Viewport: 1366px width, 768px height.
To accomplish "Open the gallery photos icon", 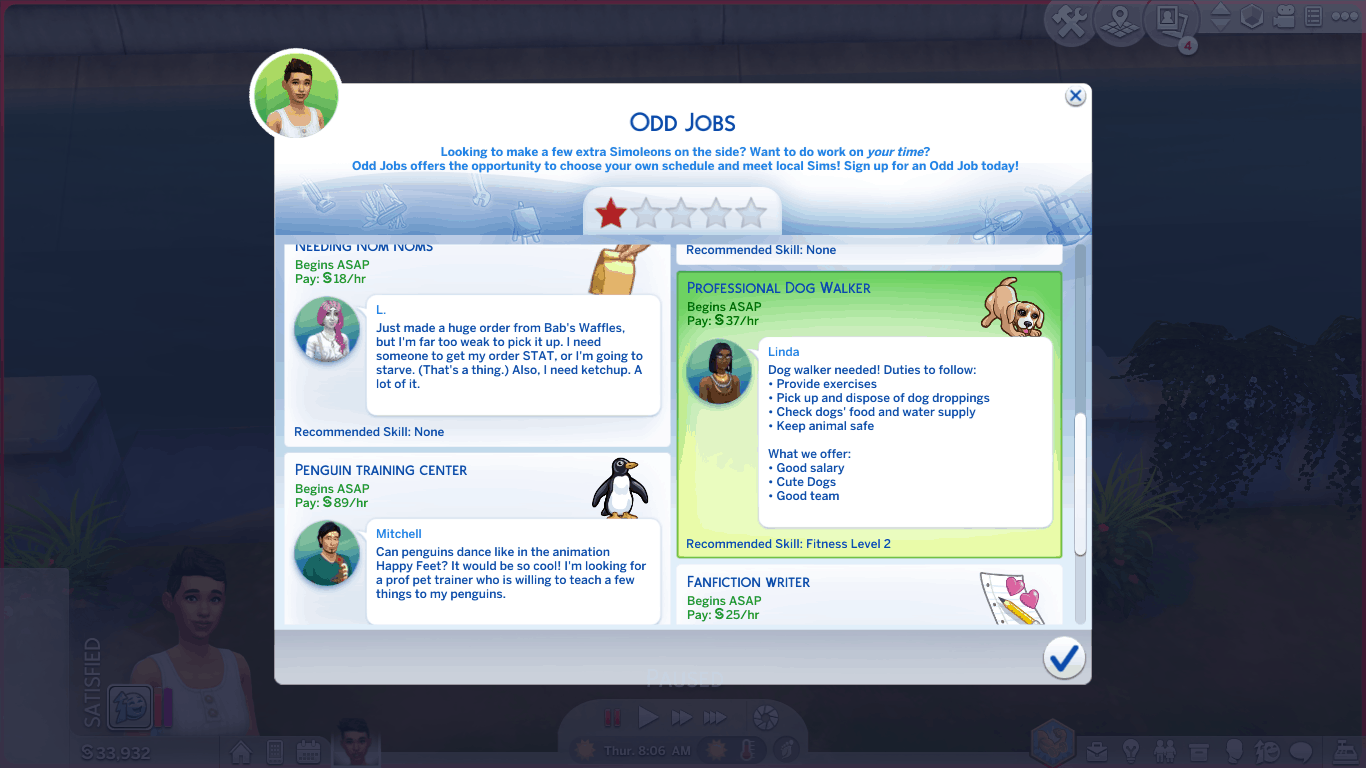I will point(1170,21).
